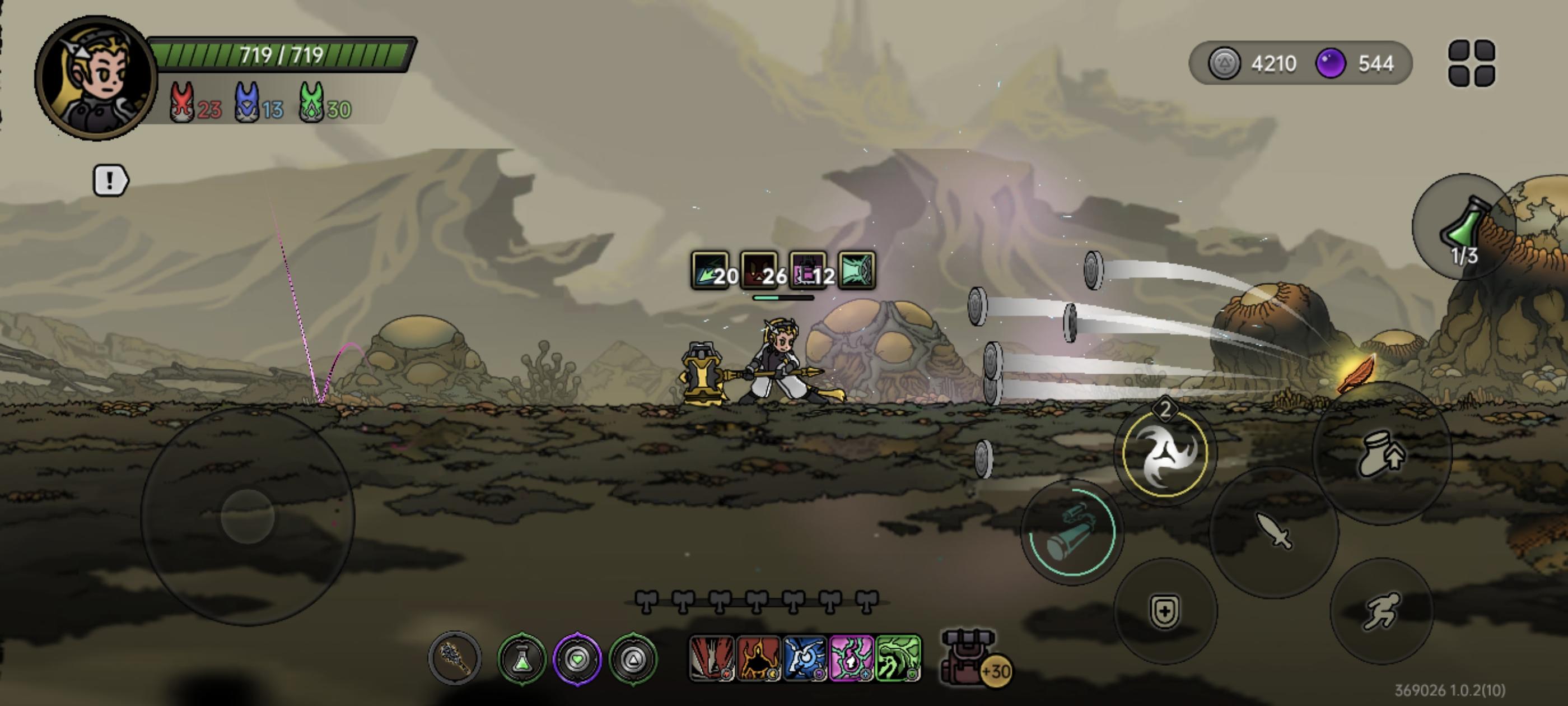Open the four-square menu button
Viewport: 1568px width, 706px height.
pyautogui.click(x=1471, y=63)
